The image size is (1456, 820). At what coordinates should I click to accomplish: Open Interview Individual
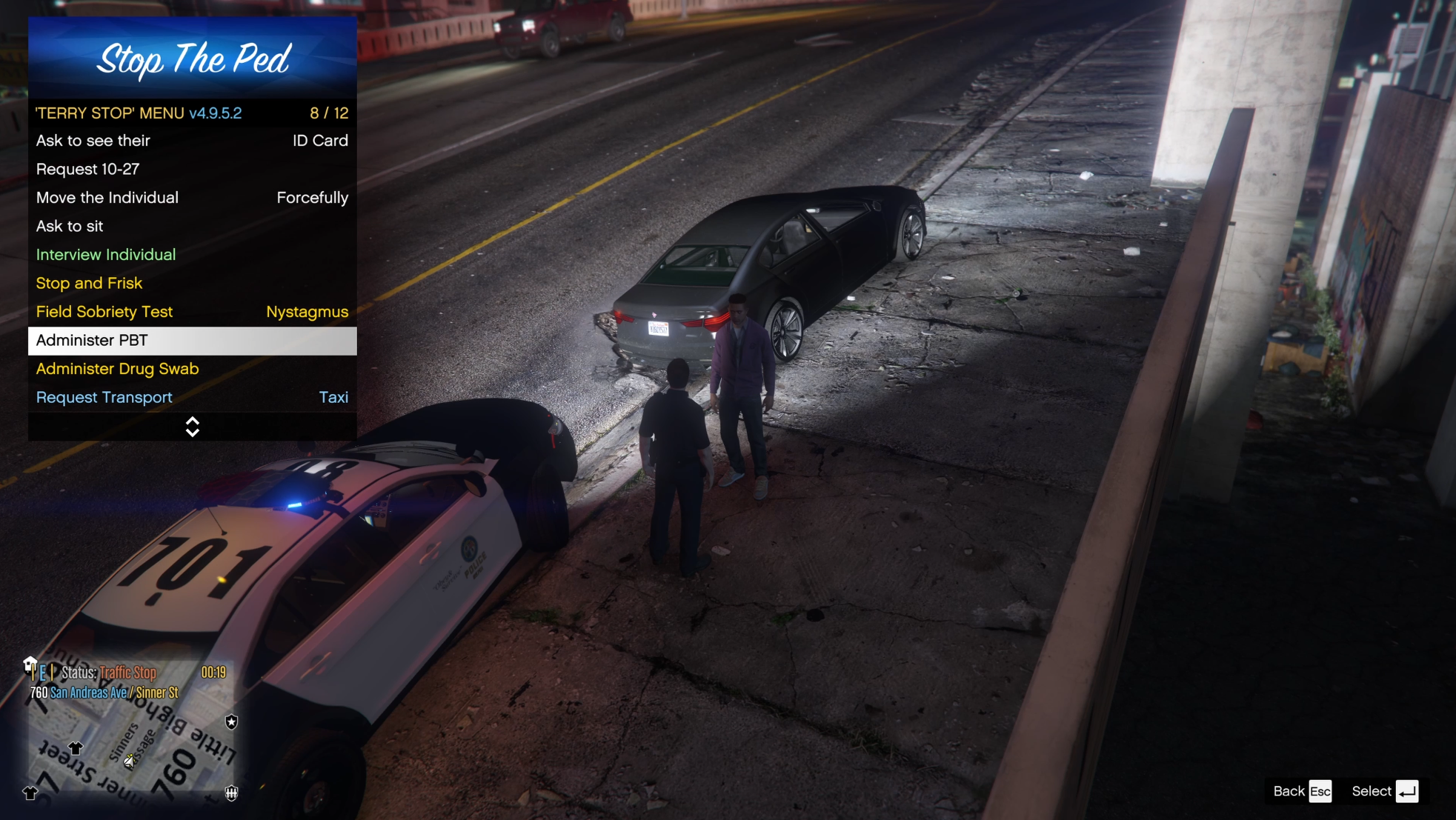pyautogui.click(x=192, y=255)
